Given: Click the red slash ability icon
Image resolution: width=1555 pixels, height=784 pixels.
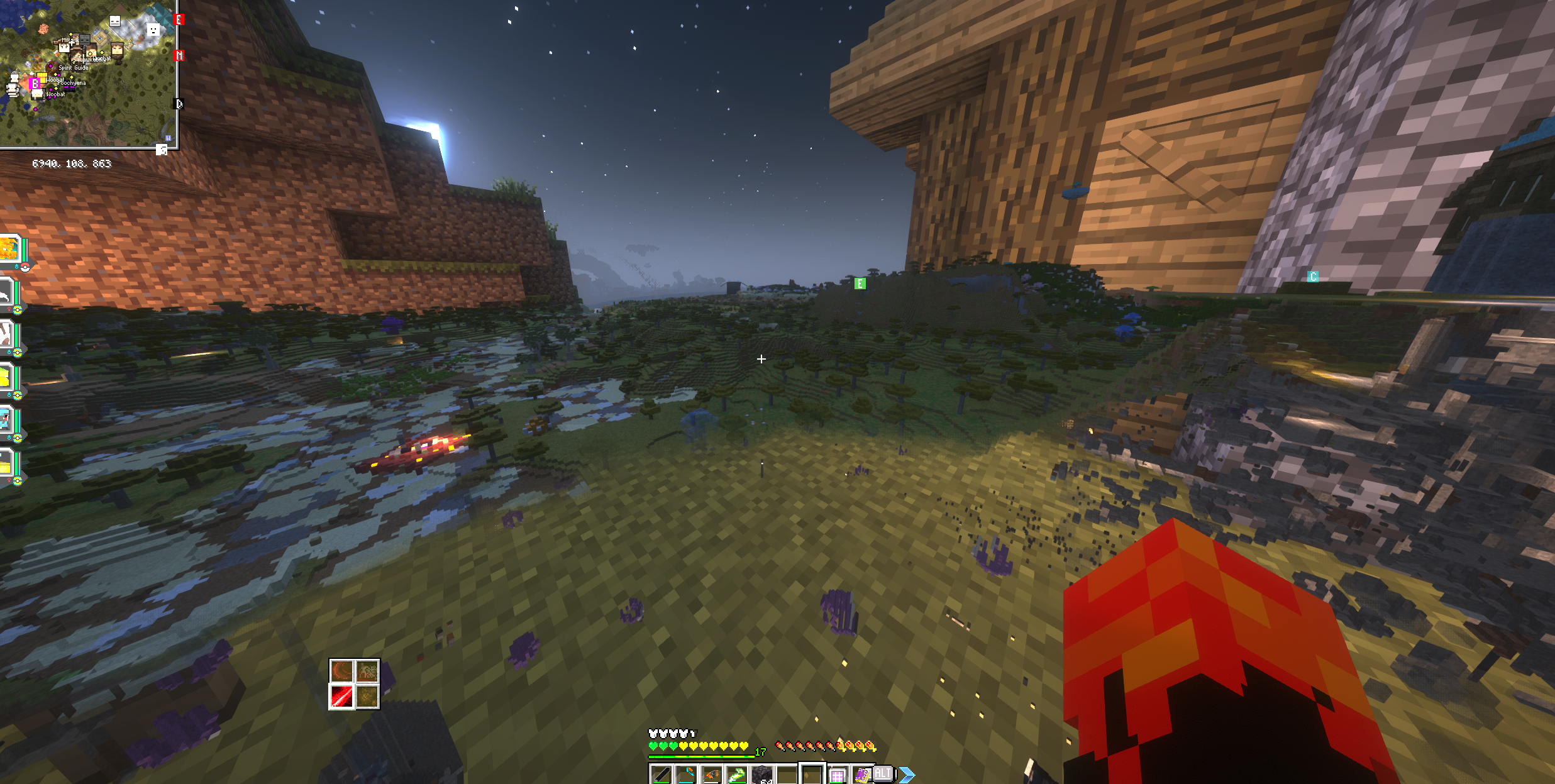Looking at the screenshot, I should 341,697.
